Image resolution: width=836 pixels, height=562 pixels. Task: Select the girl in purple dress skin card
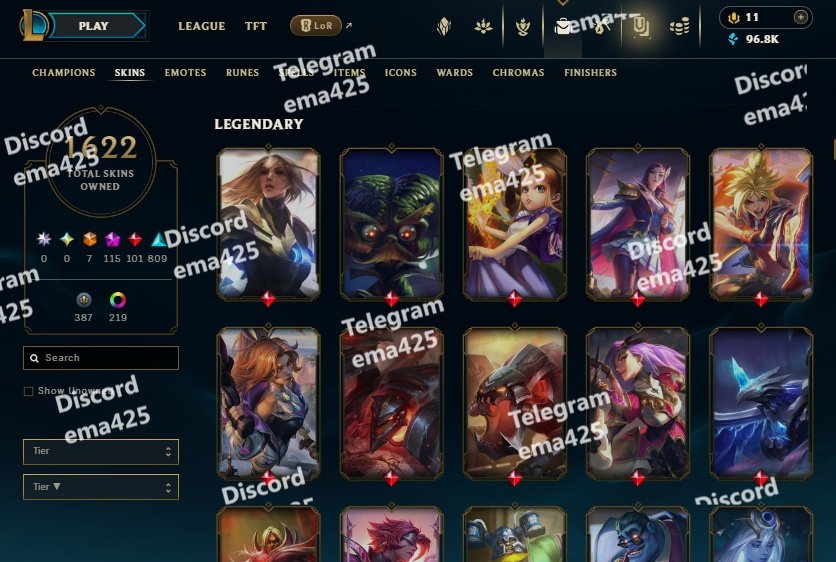(x=514, y=224)
